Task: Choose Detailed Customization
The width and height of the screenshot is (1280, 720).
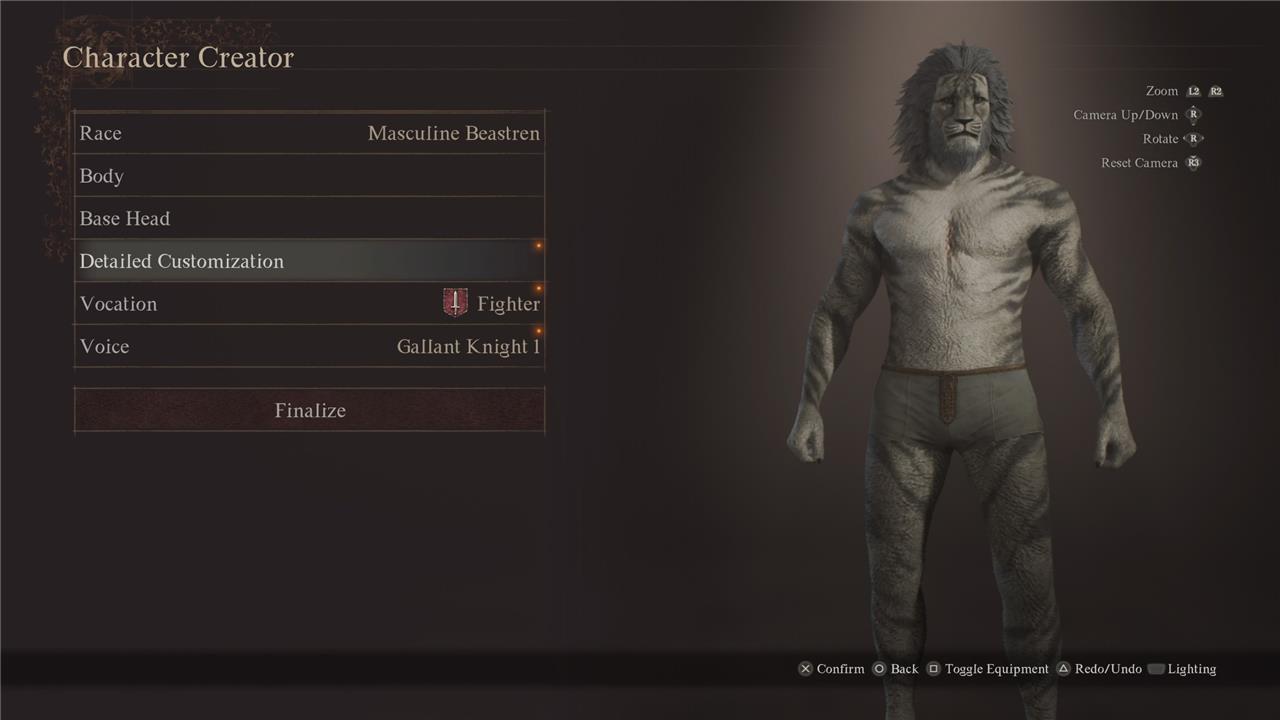Action: [x=310, y=261]
